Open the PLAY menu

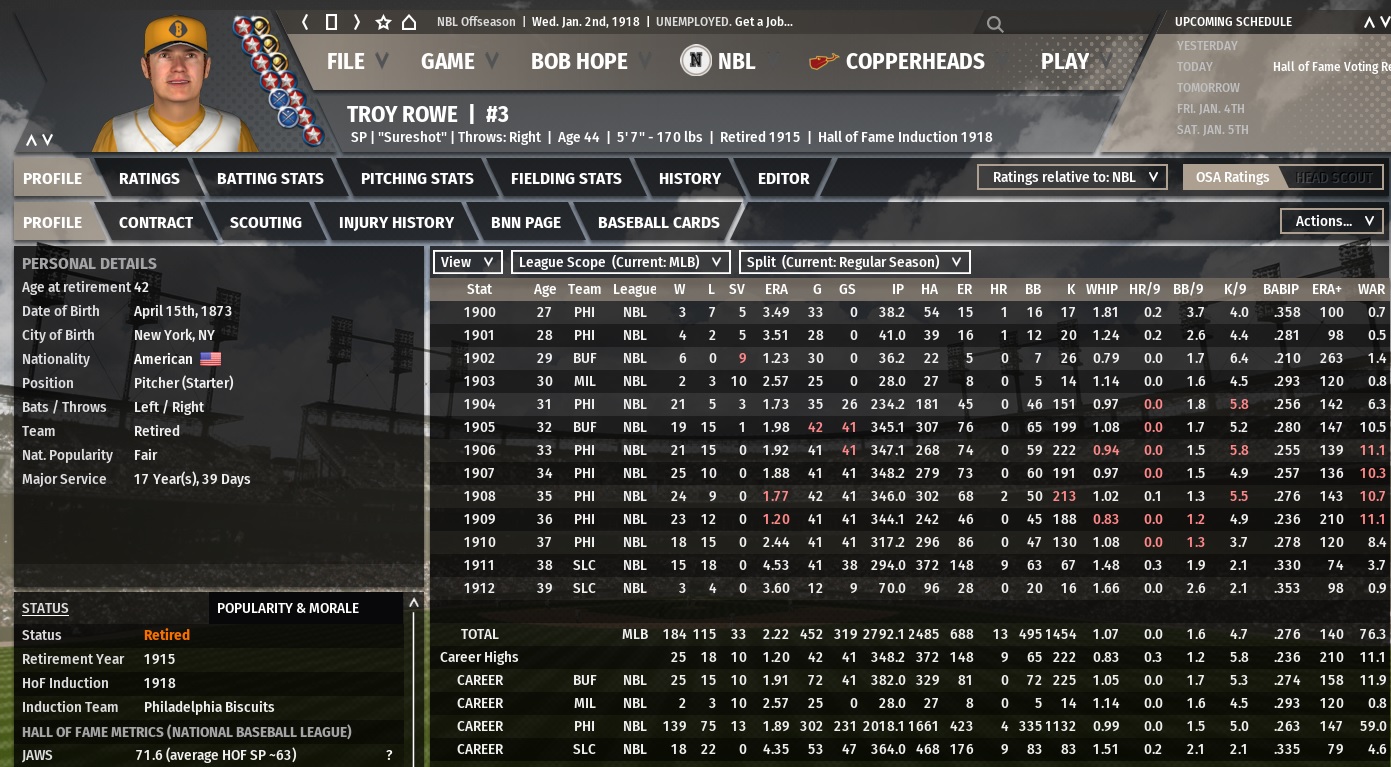tap(1065, 61)
